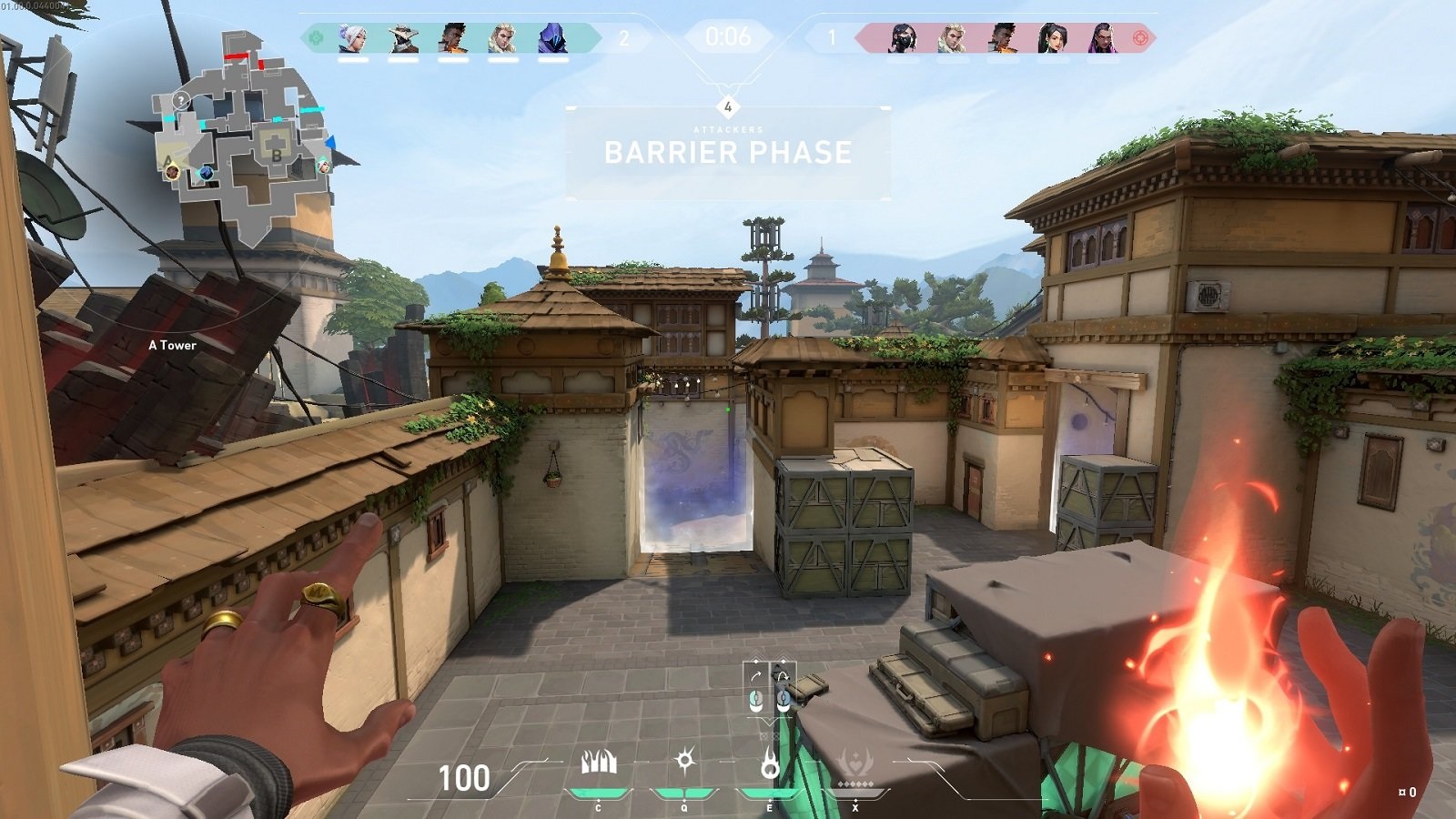Select allied Jett's portrait
This screenshot has width=1456, height=819.
point(352,38)
